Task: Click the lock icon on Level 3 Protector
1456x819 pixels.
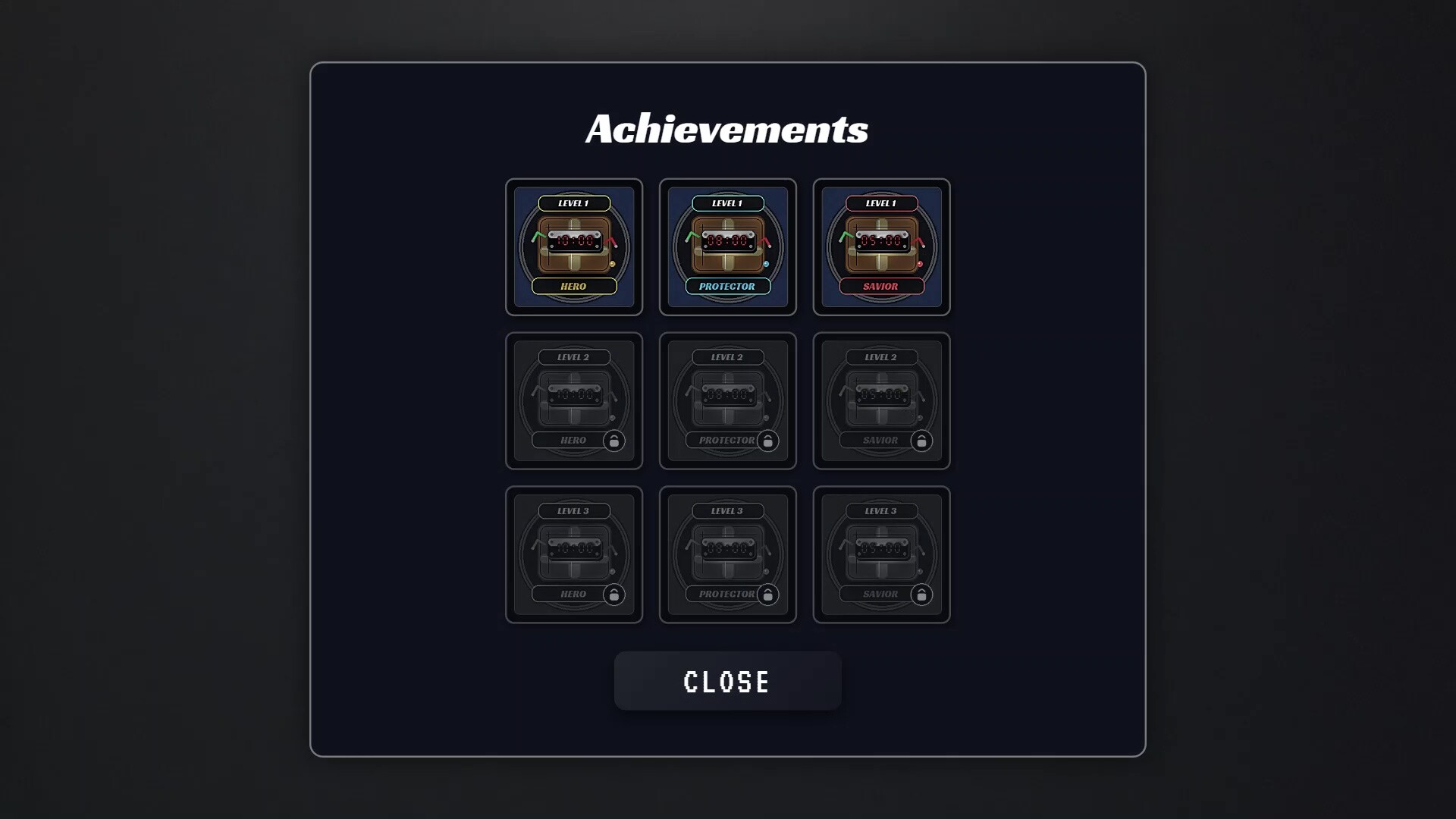Action: pos(767,595)
